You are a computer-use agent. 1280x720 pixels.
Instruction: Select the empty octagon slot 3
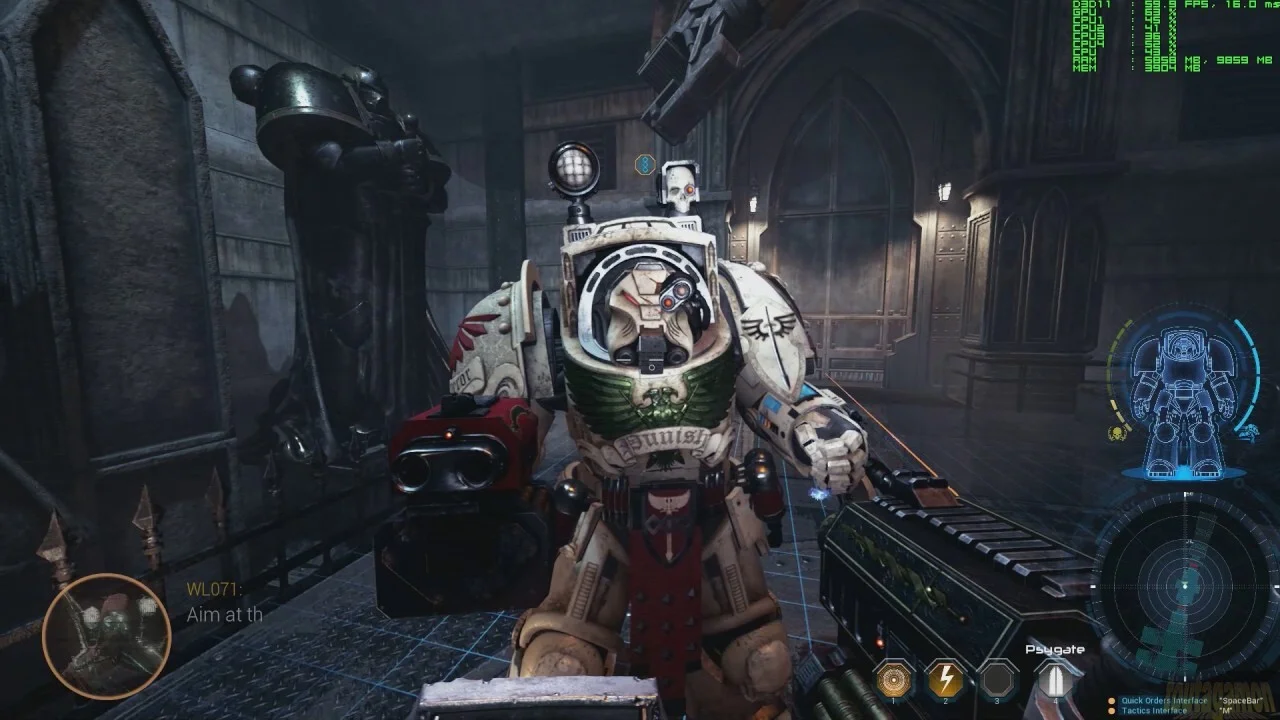997,680
